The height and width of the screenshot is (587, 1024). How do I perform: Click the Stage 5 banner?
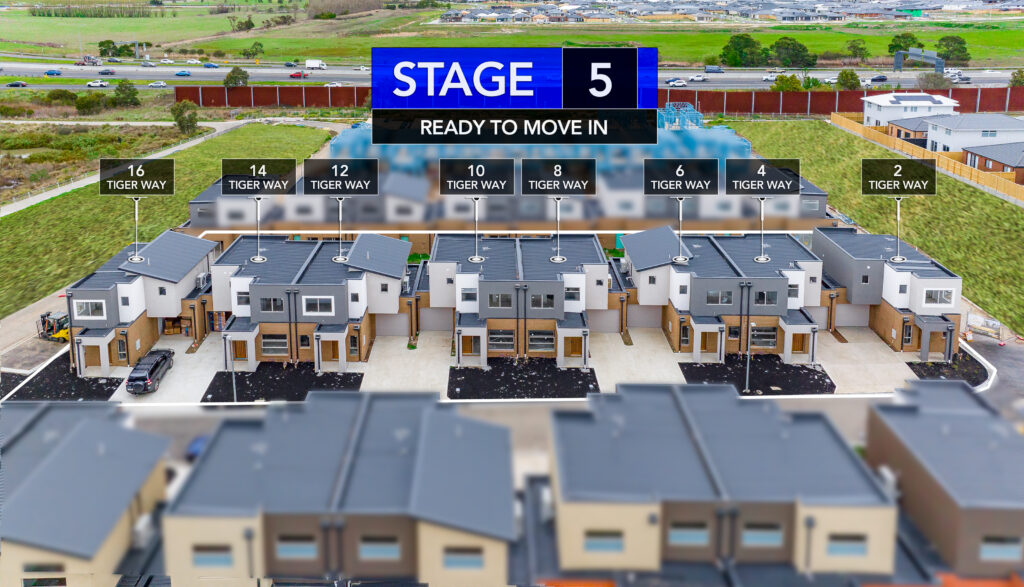tap(514, 78)
